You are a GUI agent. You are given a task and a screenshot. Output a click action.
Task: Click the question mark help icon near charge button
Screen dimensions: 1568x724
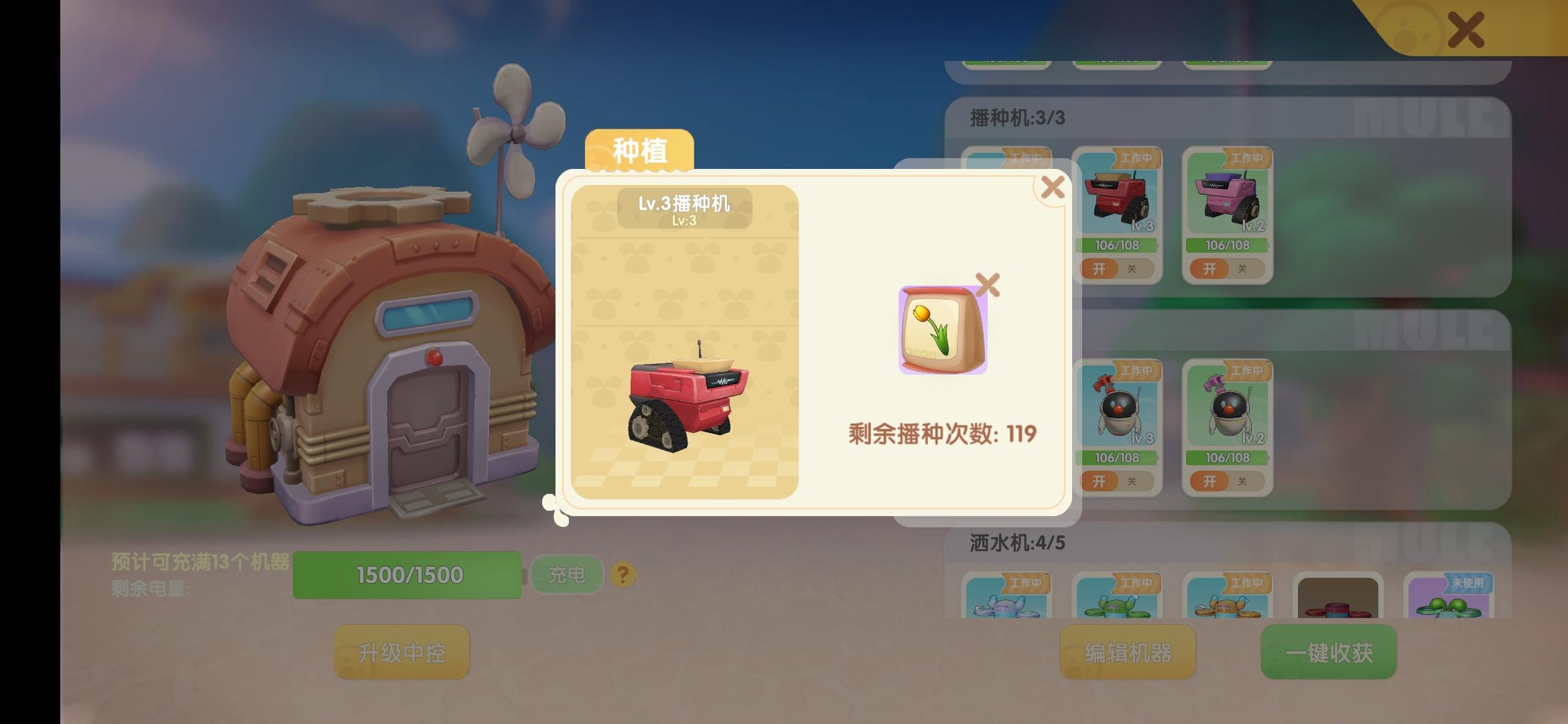623,575
